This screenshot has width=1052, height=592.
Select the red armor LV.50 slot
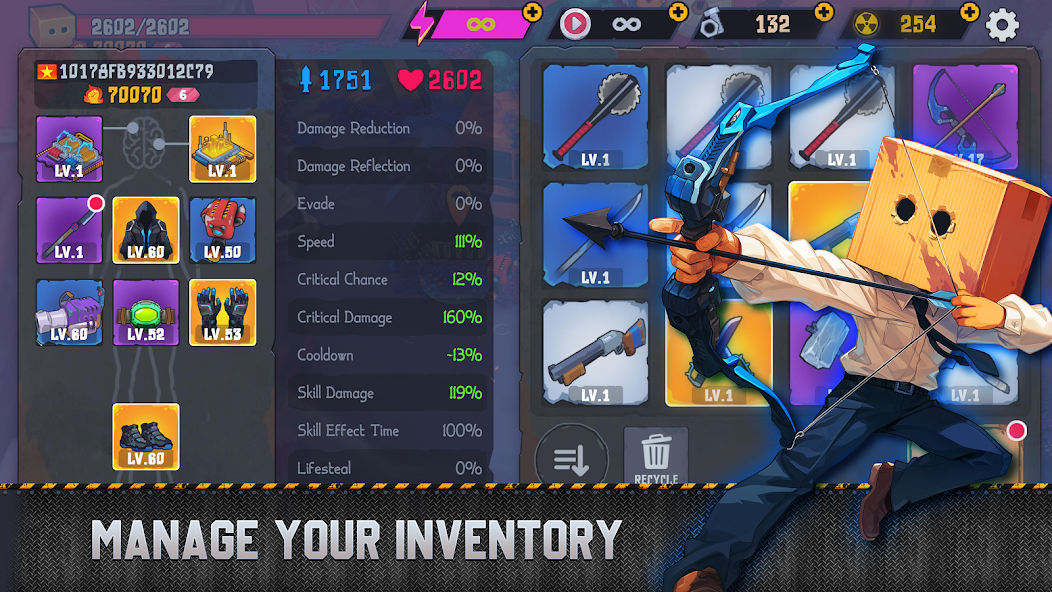pos(222,230)
